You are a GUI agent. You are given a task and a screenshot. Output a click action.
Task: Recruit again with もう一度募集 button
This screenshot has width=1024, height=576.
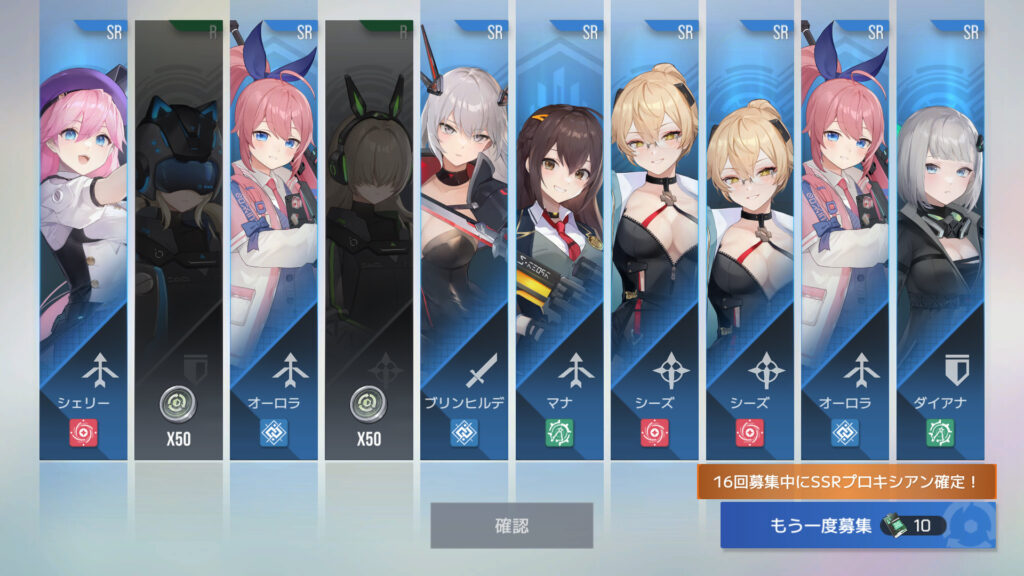[x=857, y=525]
